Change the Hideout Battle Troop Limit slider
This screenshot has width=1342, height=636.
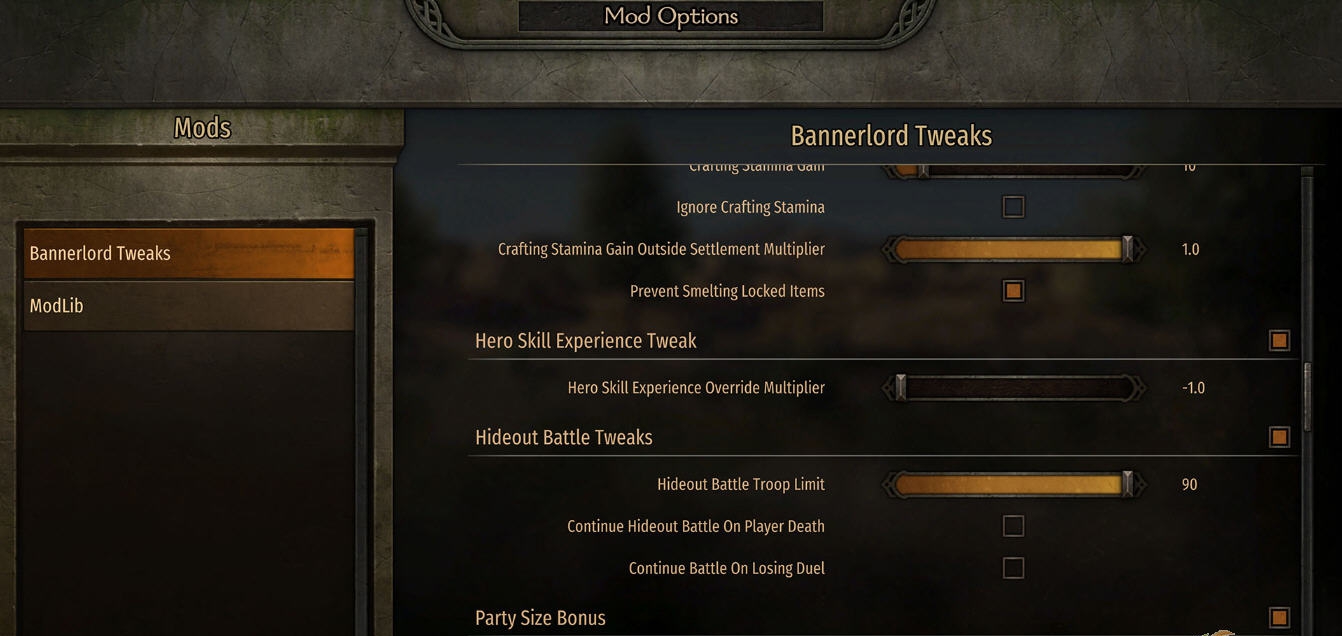coord(1013,485)
